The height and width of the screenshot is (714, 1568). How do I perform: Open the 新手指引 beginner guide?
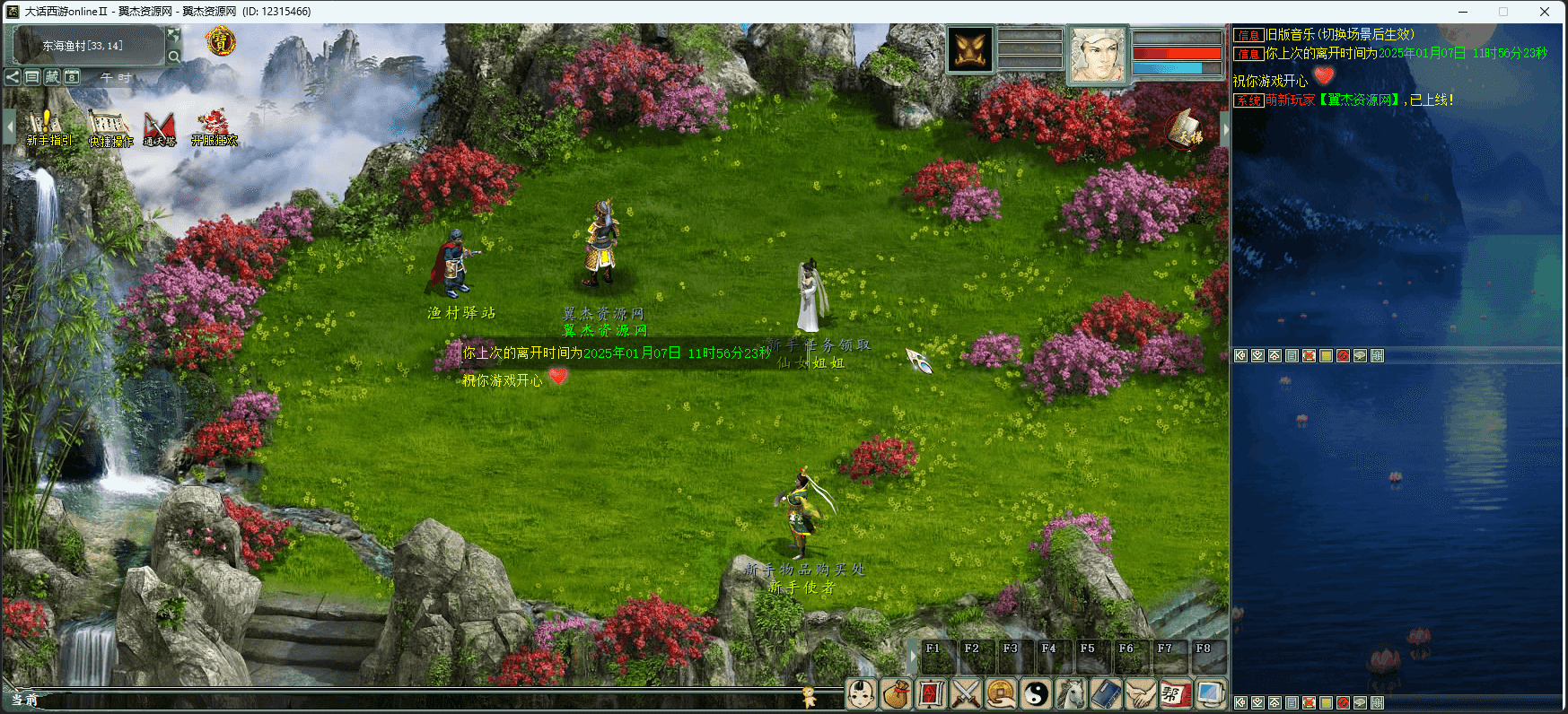(45, 126)
